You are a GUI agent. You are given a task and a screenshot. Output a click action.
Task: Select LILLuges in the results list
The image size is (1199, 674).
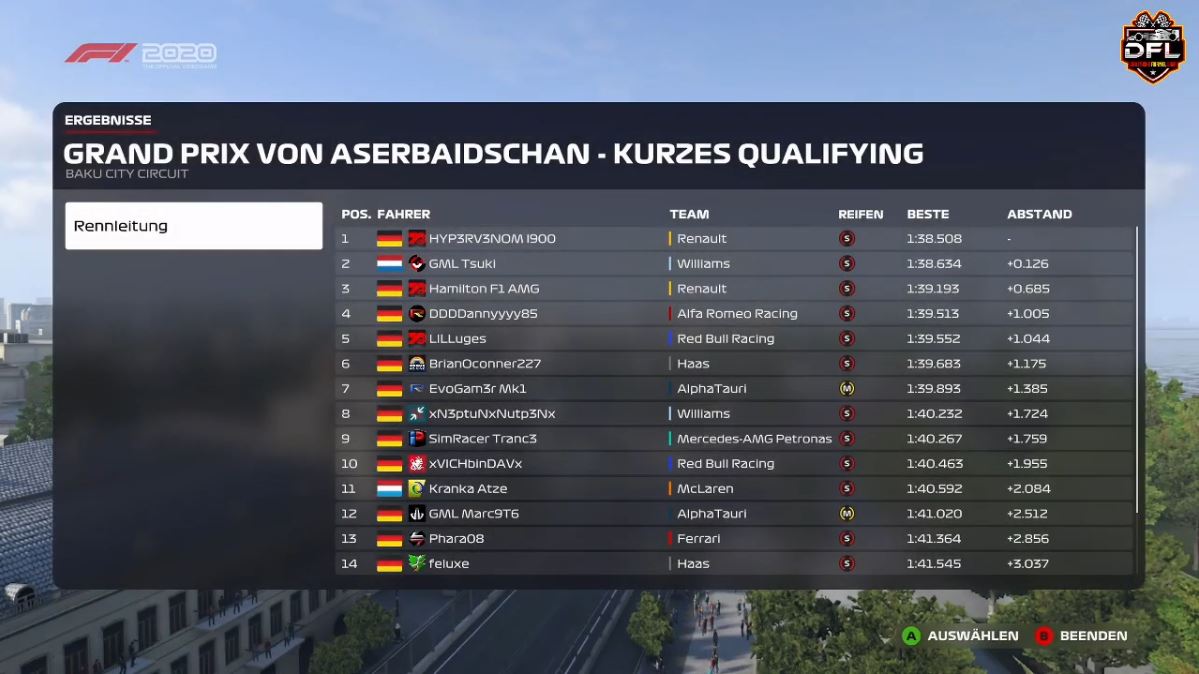(734, 339)
